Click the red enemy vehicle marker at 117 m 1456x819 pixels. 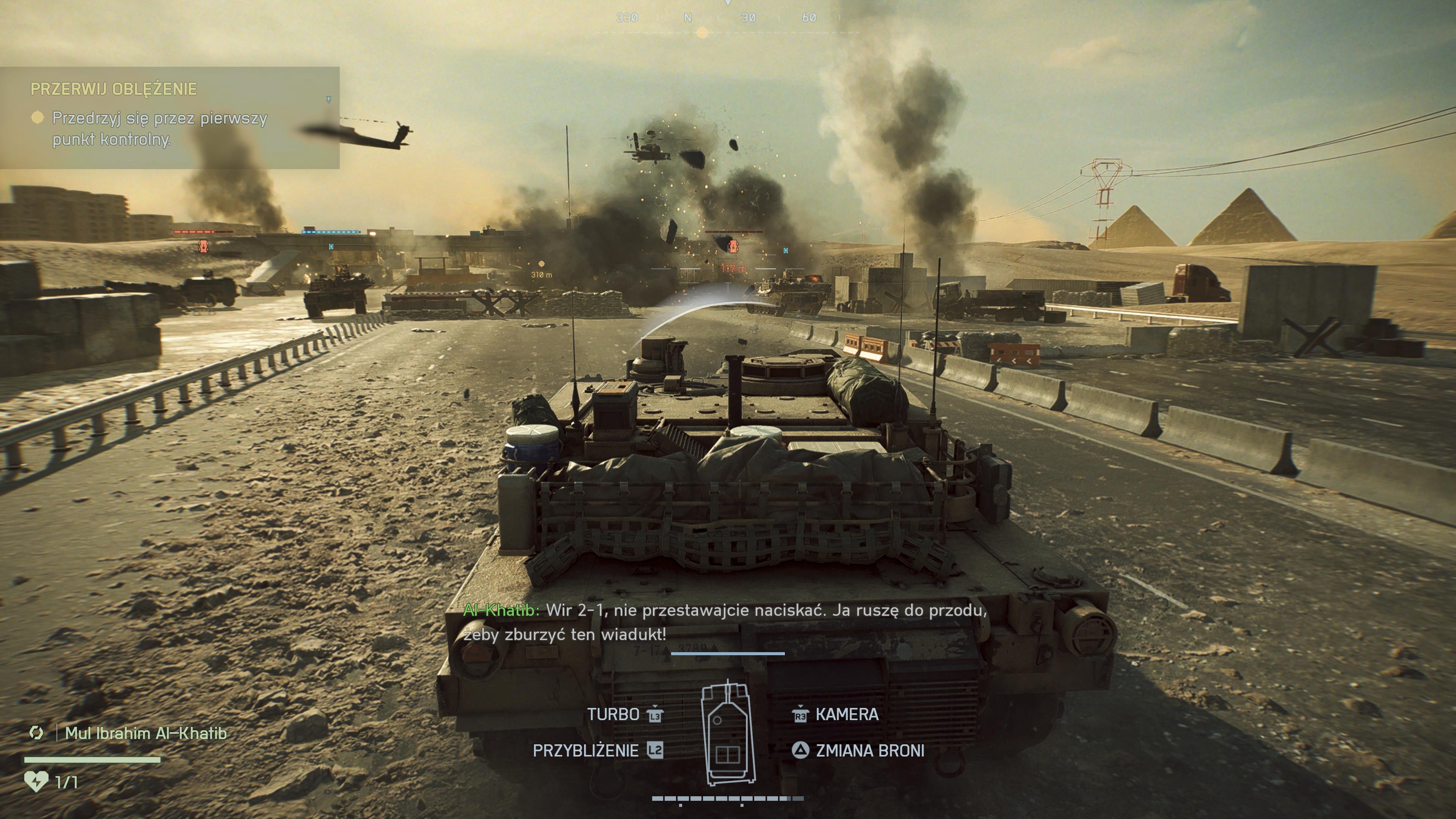point(733,246)
